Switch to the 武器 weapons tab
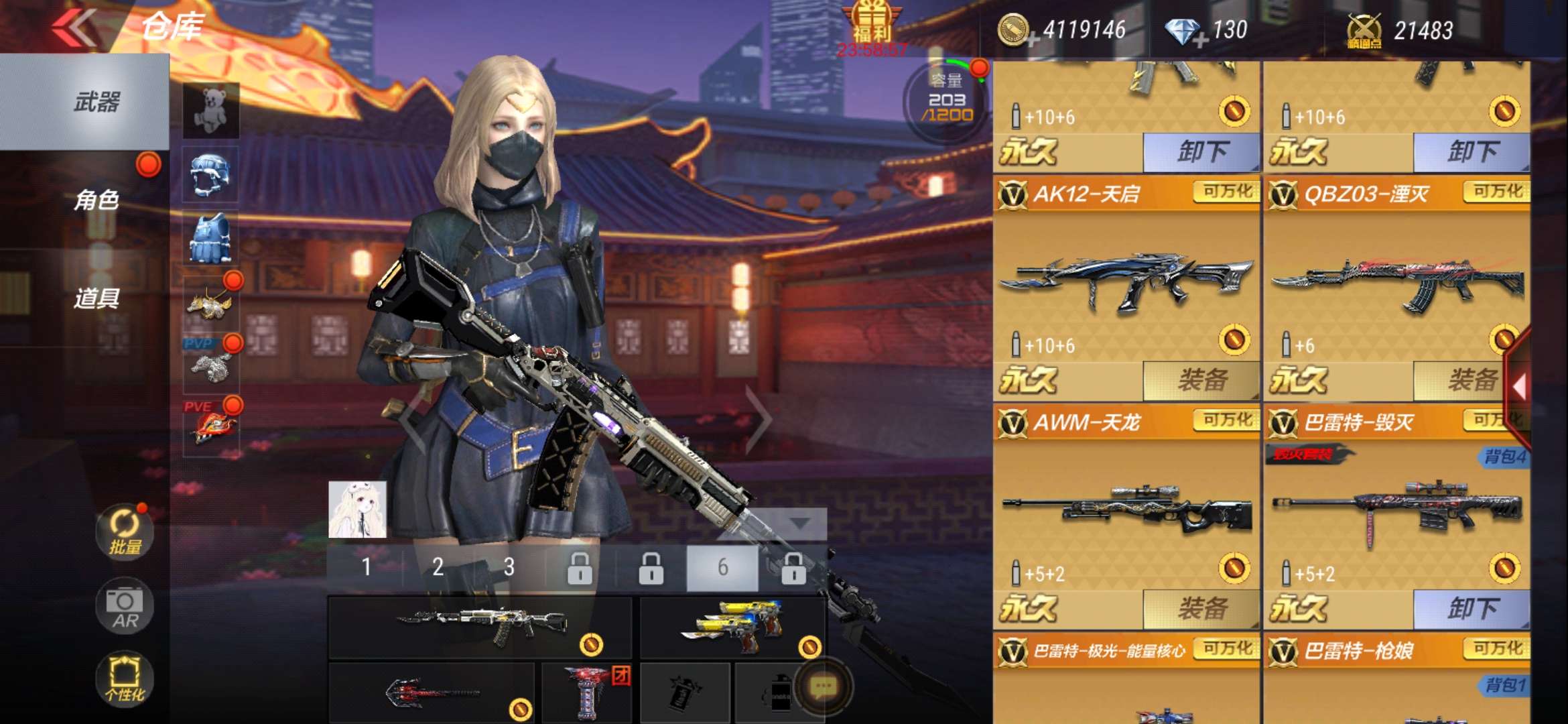This screenshot has width=1568, height=724. click(x=96, y=102)
